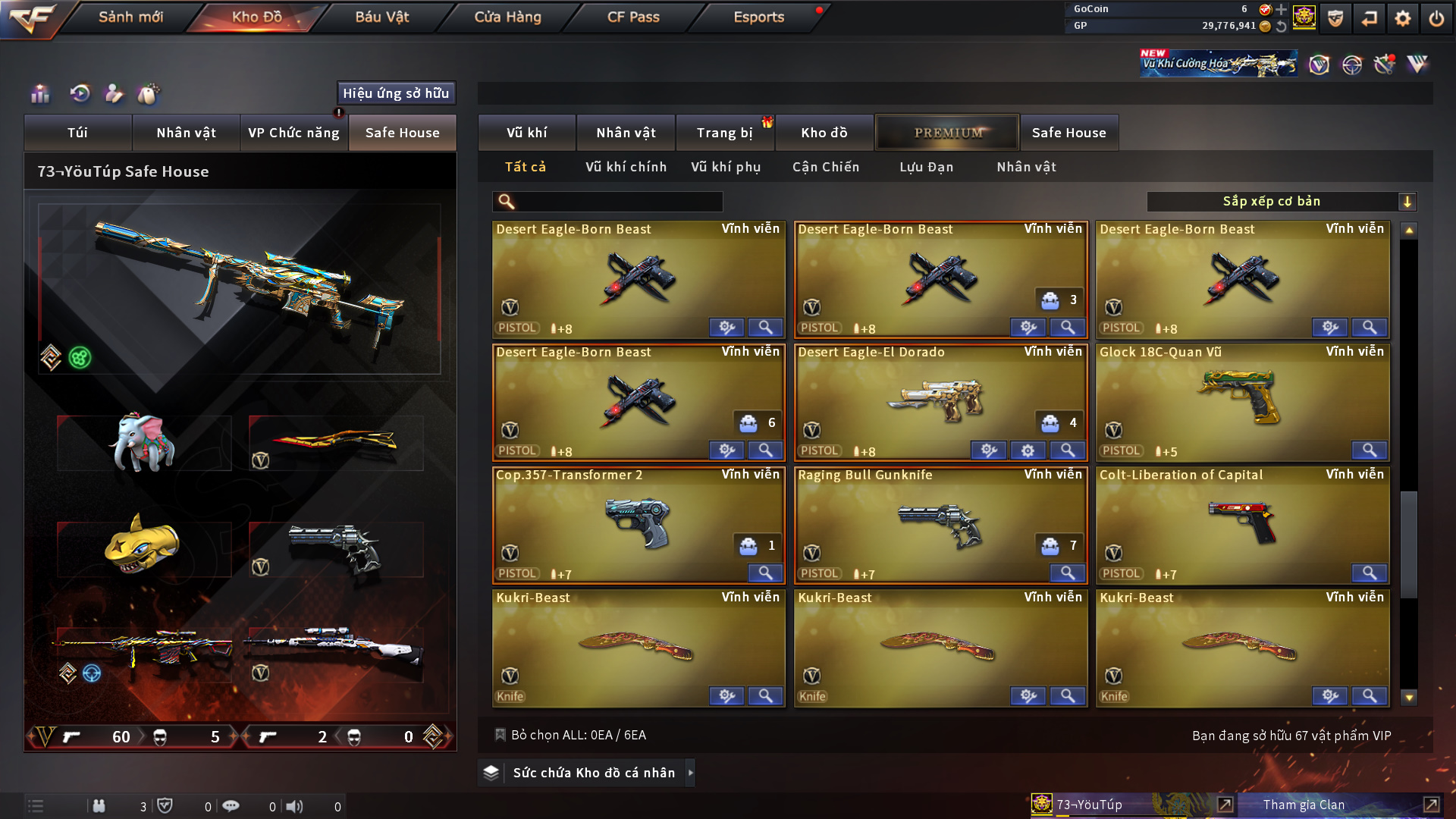Go to the Cửa Hàng shop
This screenshot has width=1456, height=819.
click(x=507, y=17)
